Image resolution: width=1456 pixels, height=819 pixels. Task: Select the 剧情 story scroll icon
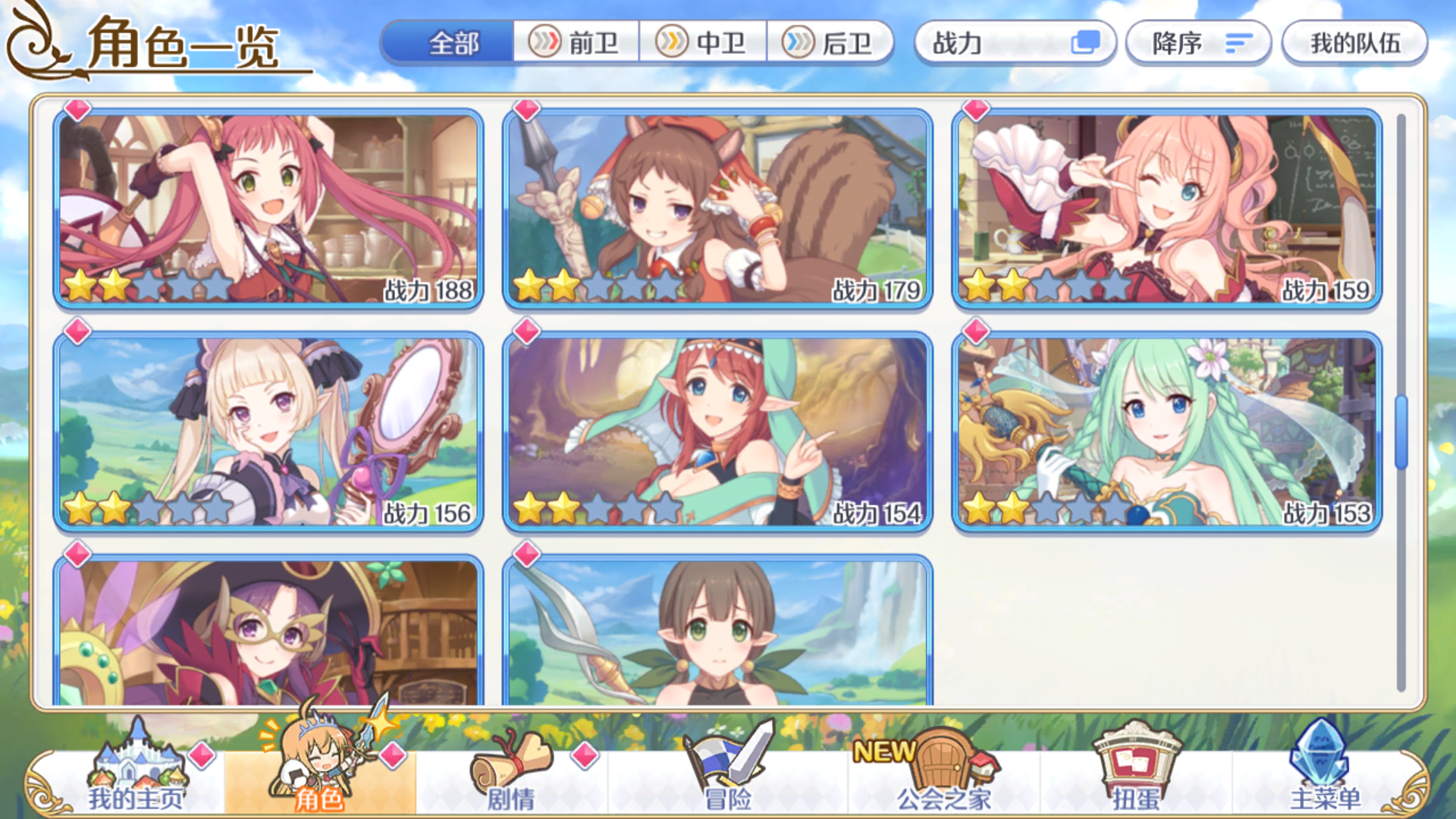(x=513, y=767)
